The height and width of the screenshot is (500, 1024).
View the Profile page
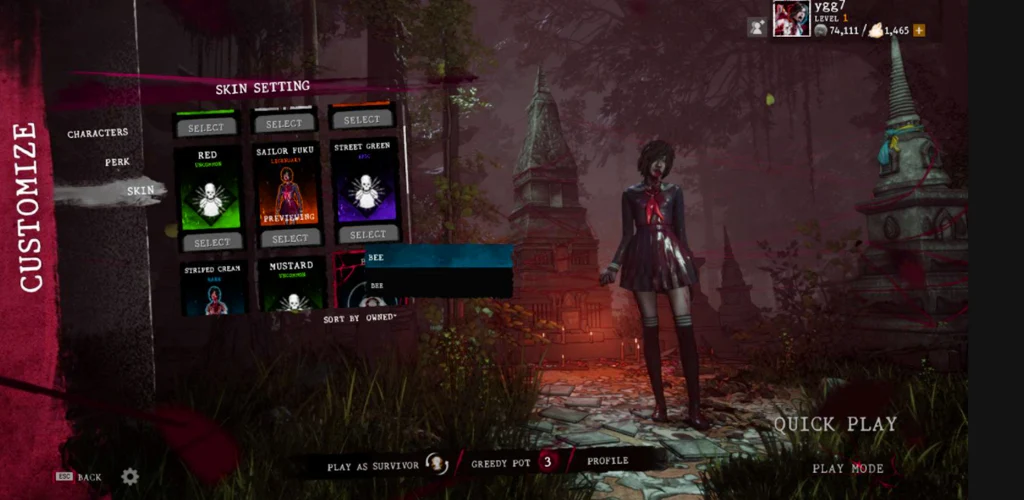pos(608,461)
